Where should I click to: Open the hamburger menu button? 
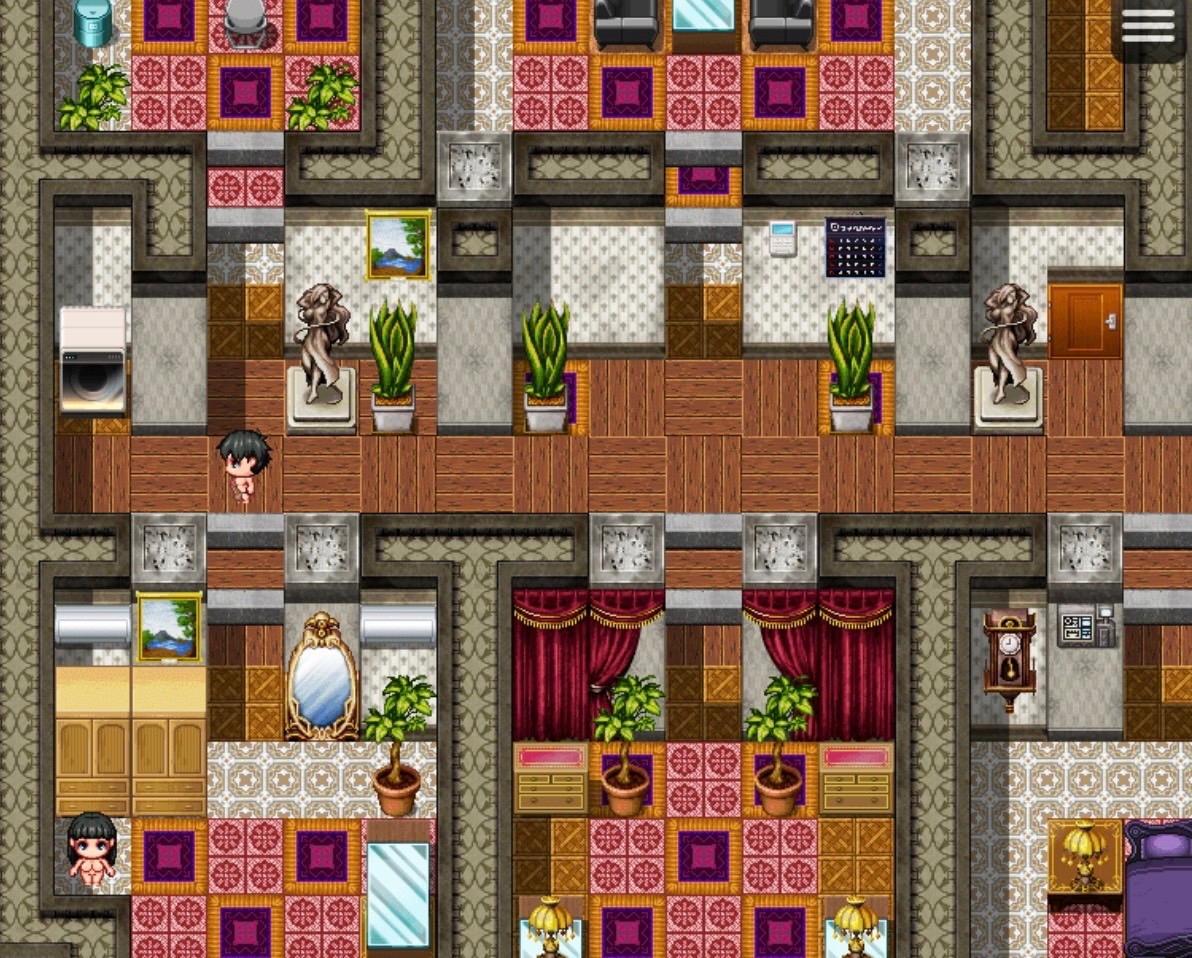[1148, 27]
